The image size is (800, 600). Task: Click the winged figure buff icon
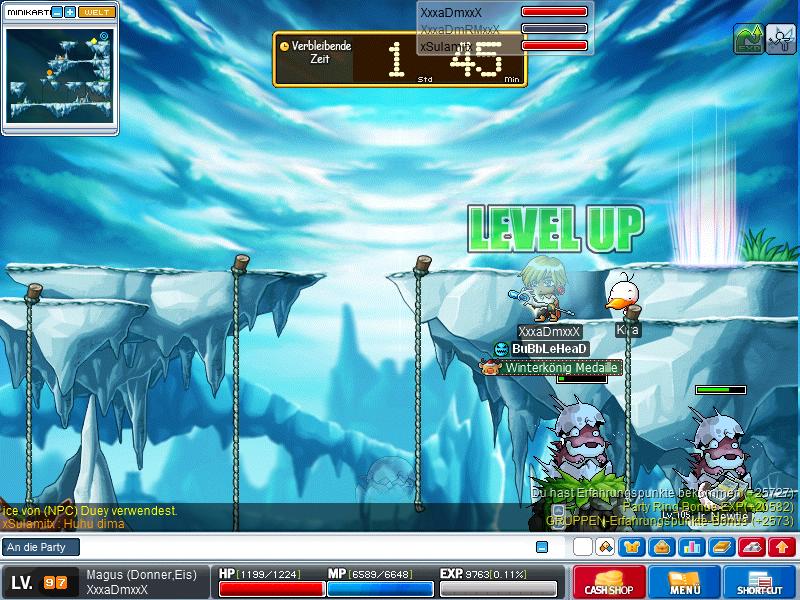[x=780, y=40]
